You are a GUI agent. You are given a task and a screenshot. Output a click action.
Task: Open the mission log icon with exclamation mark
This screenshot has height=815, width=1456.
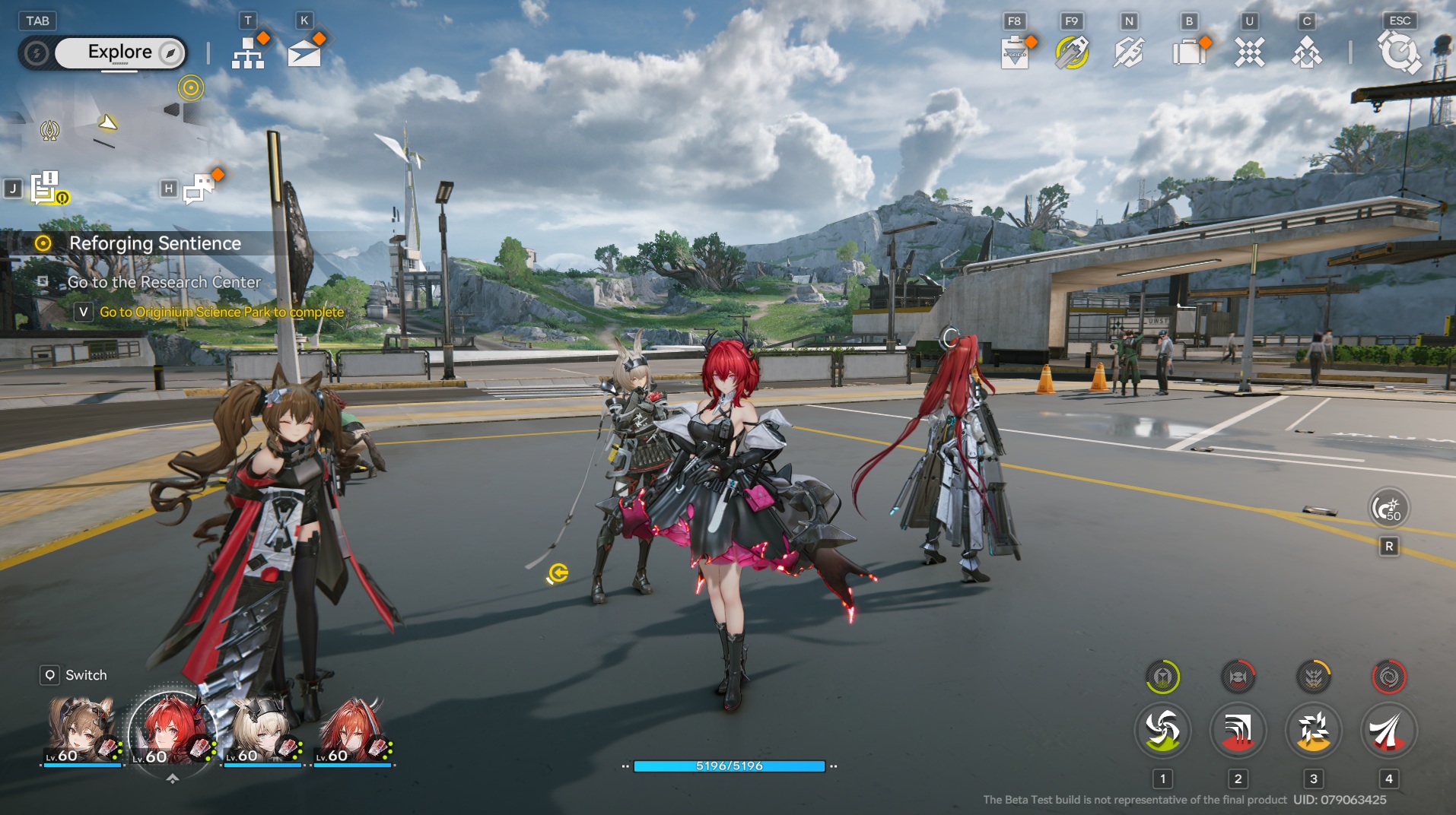point(46,187)
